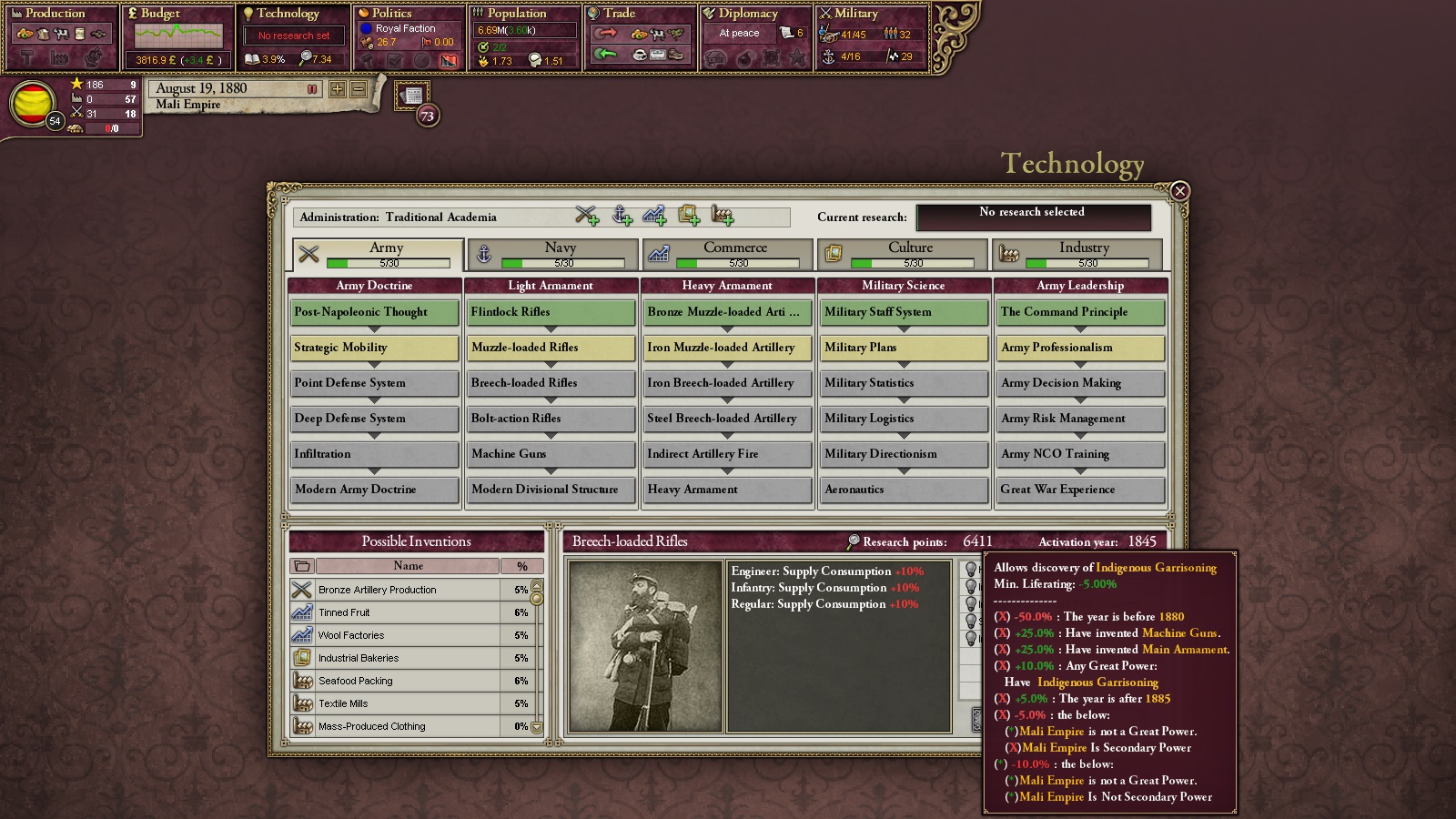Select Strategic Mobility technology

(x=374, y=348)
